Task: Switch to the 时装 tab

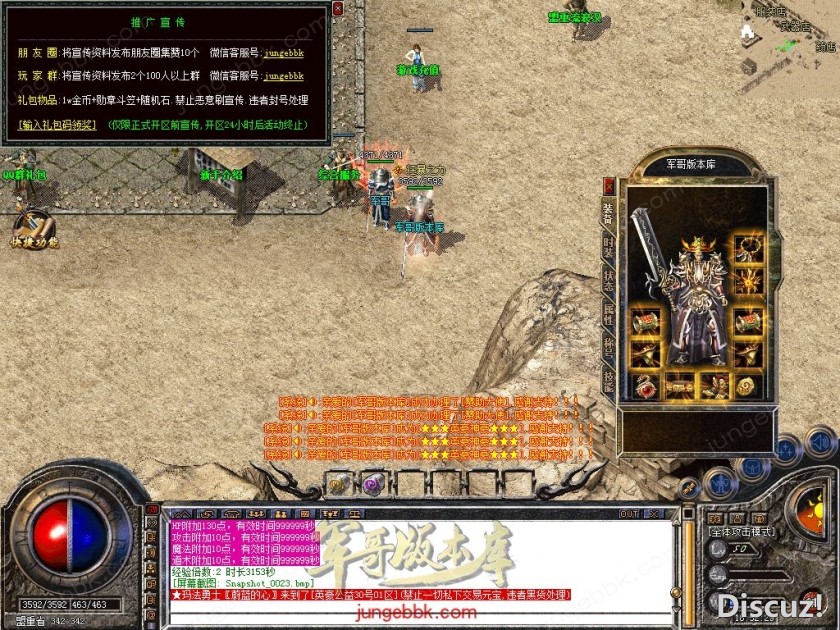Action: tap(608, 245)
